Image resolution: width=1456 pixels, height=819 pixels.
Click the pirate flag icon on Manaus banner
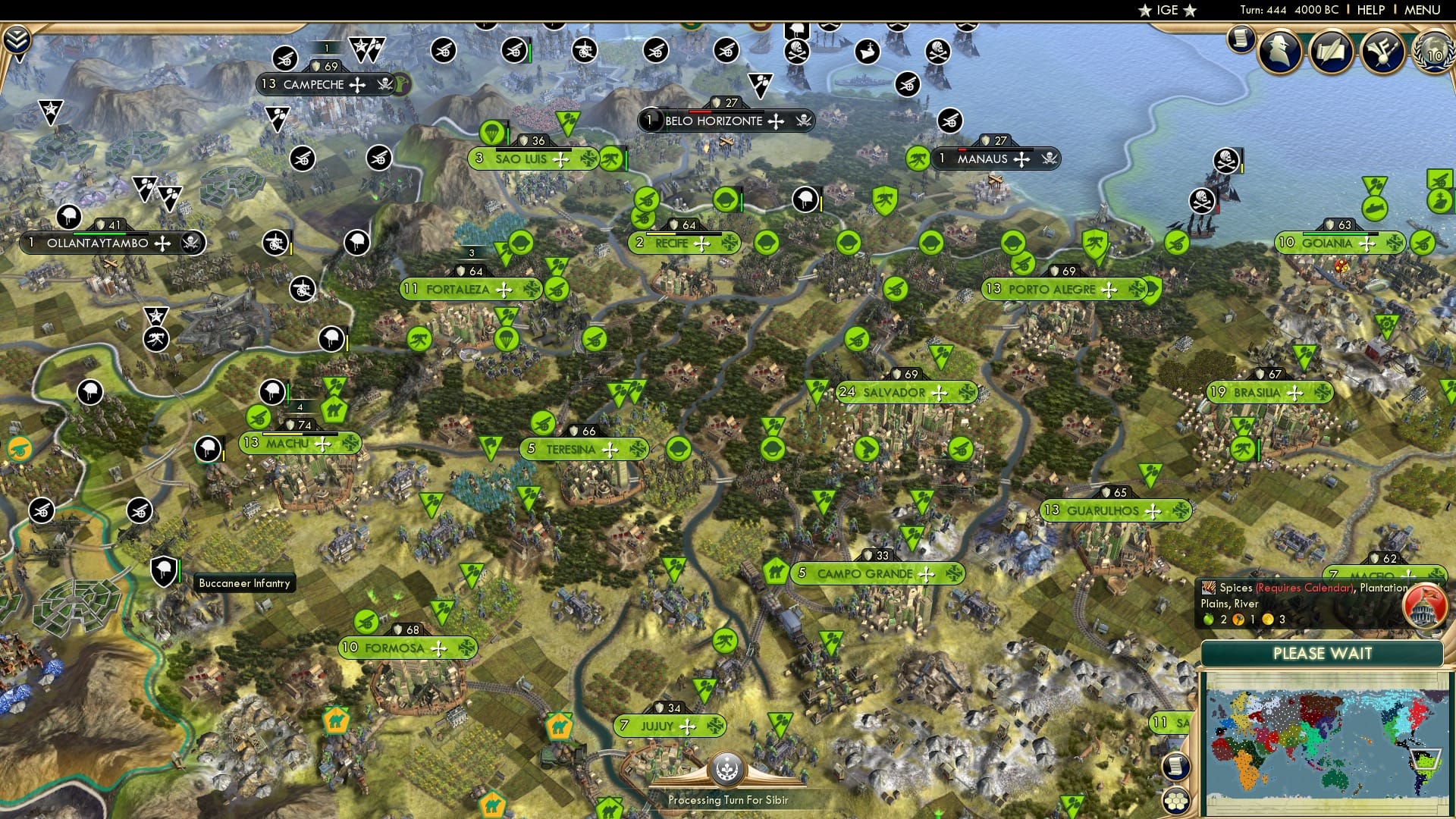1050,158
